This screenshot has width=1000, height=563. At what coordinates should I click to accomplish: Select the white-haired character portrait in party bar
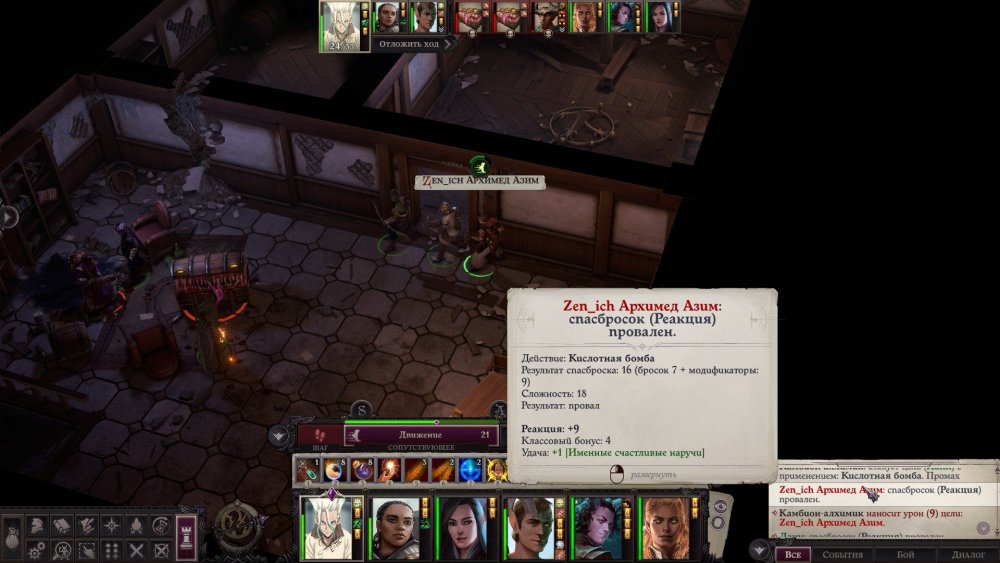pyautogui.click(x=330, y=528)
